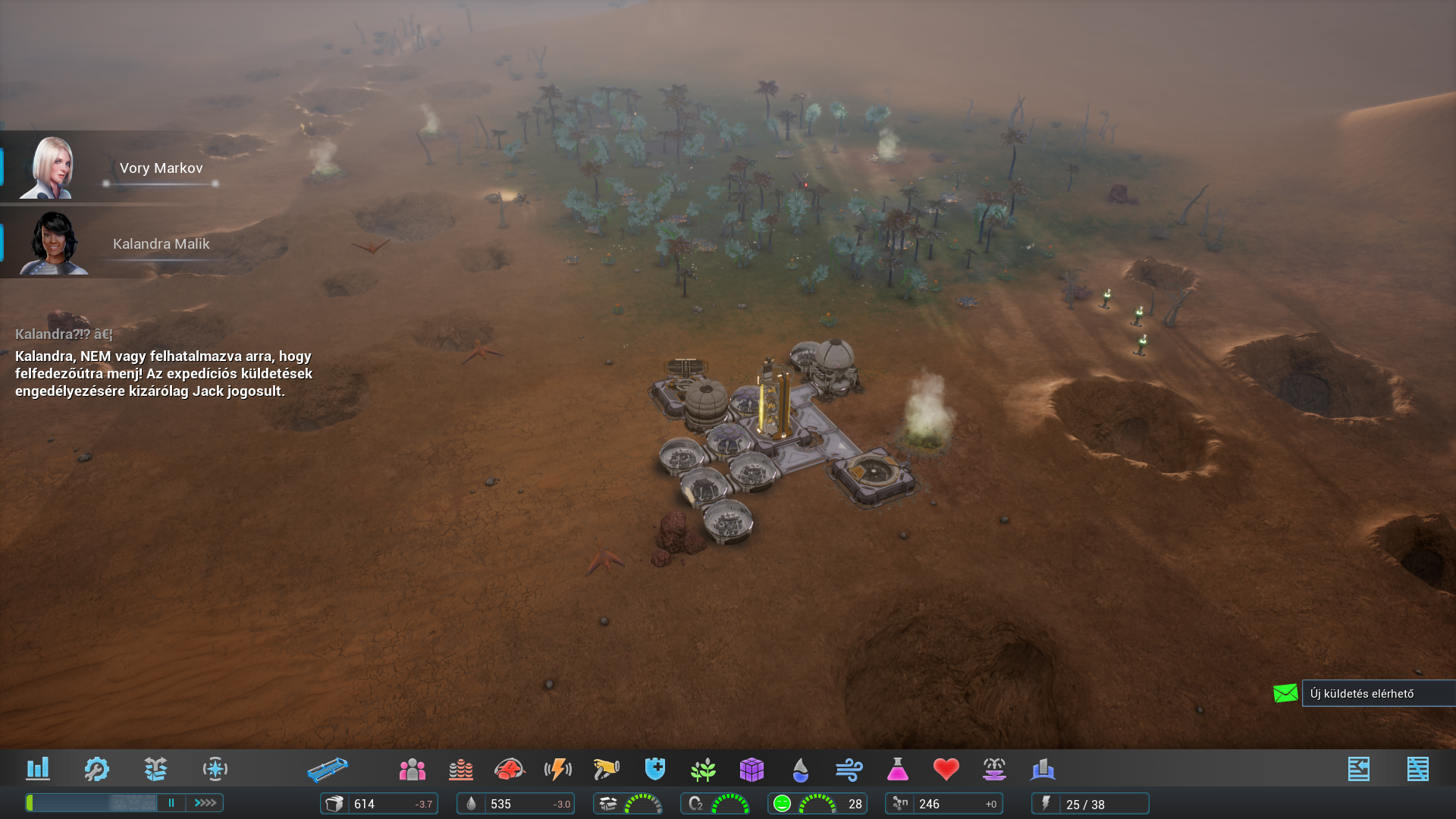The height and width of the screenshot is (819, 1456).
Task: Select the pink flask research category
Action: point(897,770)
